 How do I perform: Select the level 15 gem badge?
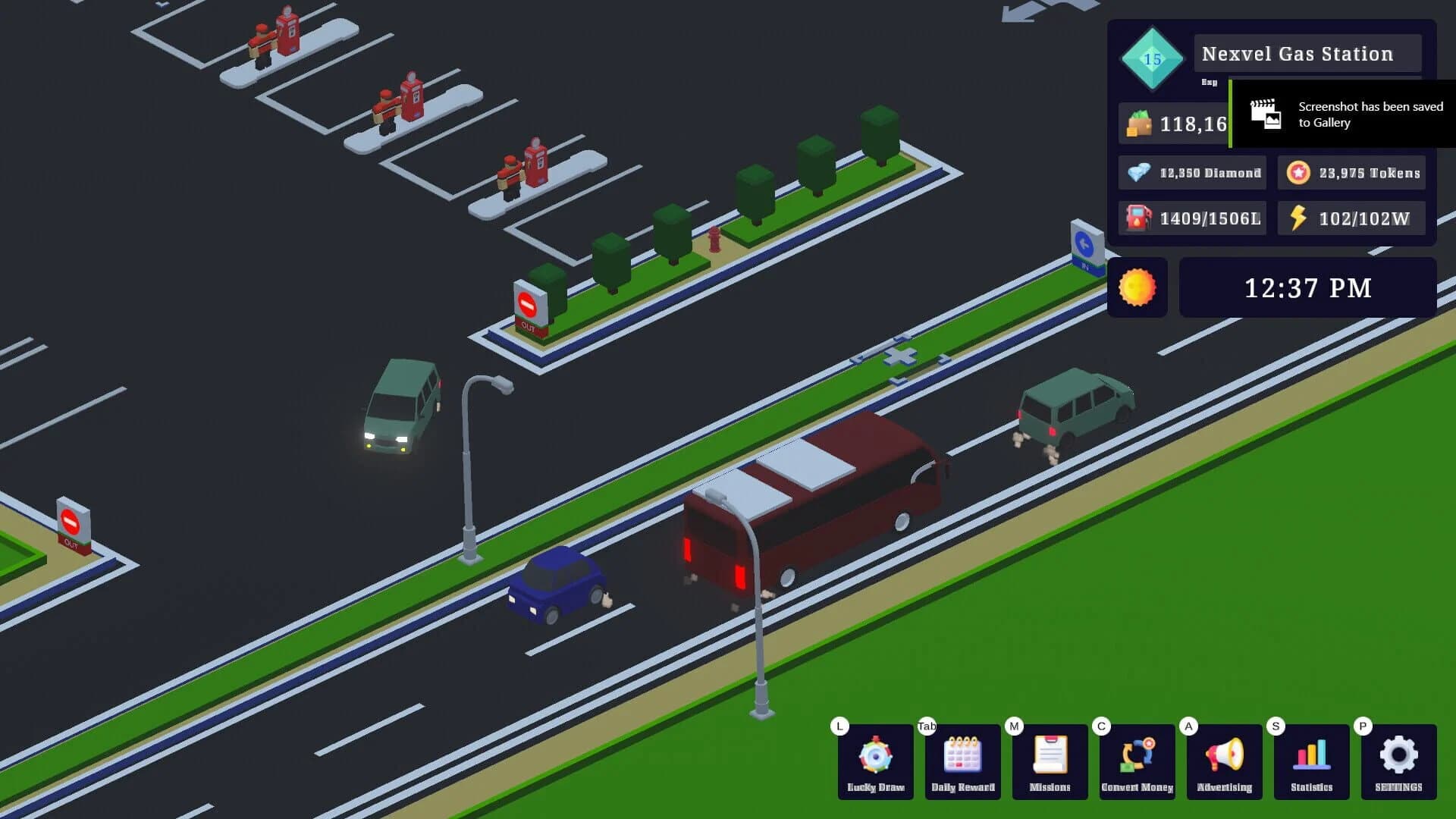point(1150,58)
